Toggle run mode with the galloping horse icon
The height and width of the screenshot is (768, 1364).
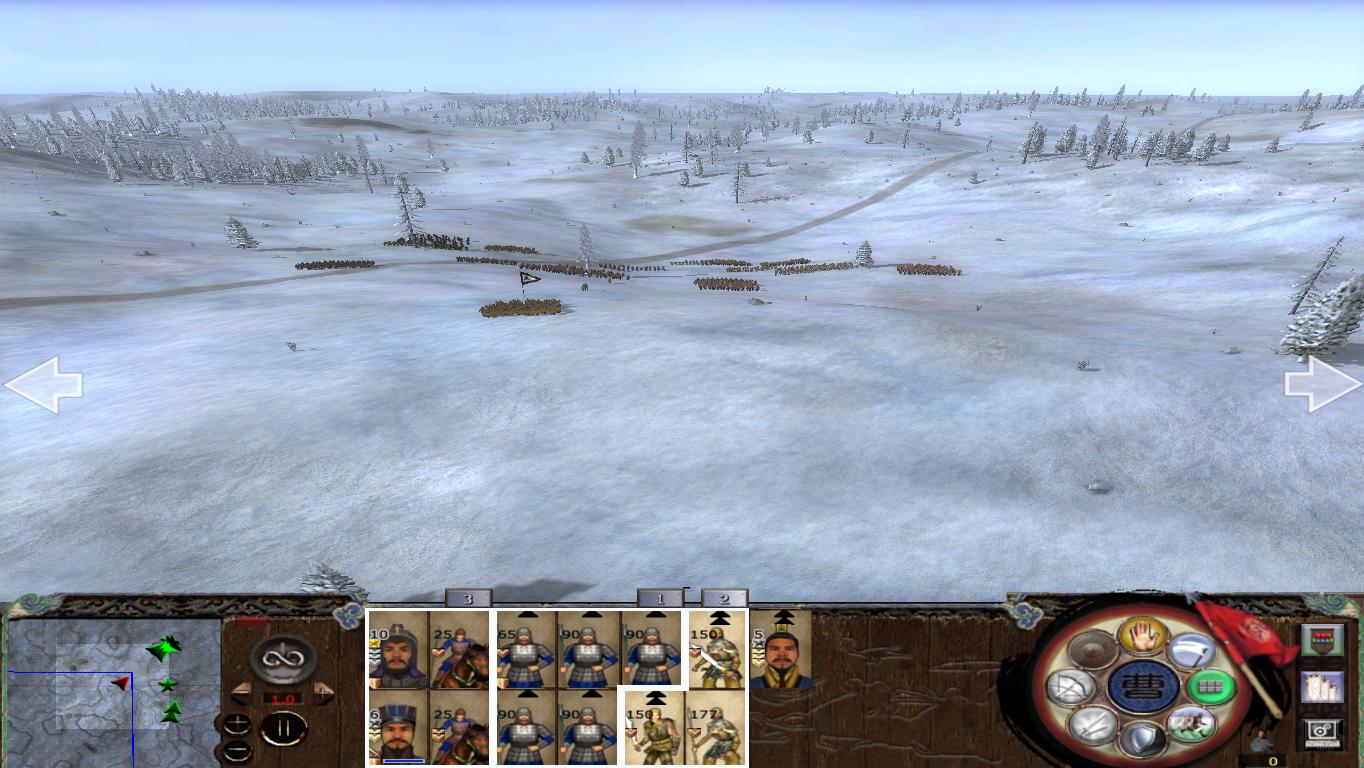click(x=1192, y=725)
